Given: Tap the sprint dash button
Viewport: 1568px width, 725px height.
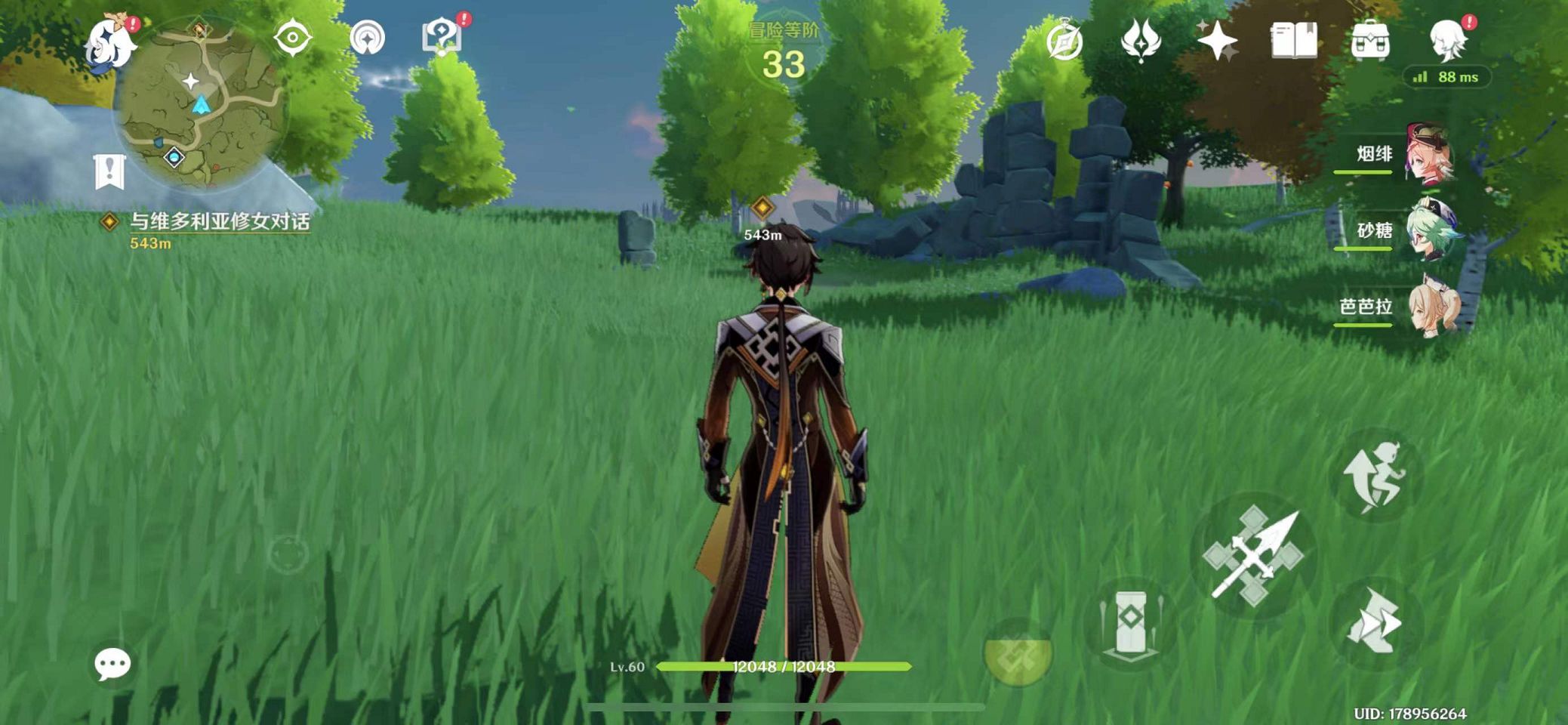Looking at the screenshot, I should point(1374,624).
